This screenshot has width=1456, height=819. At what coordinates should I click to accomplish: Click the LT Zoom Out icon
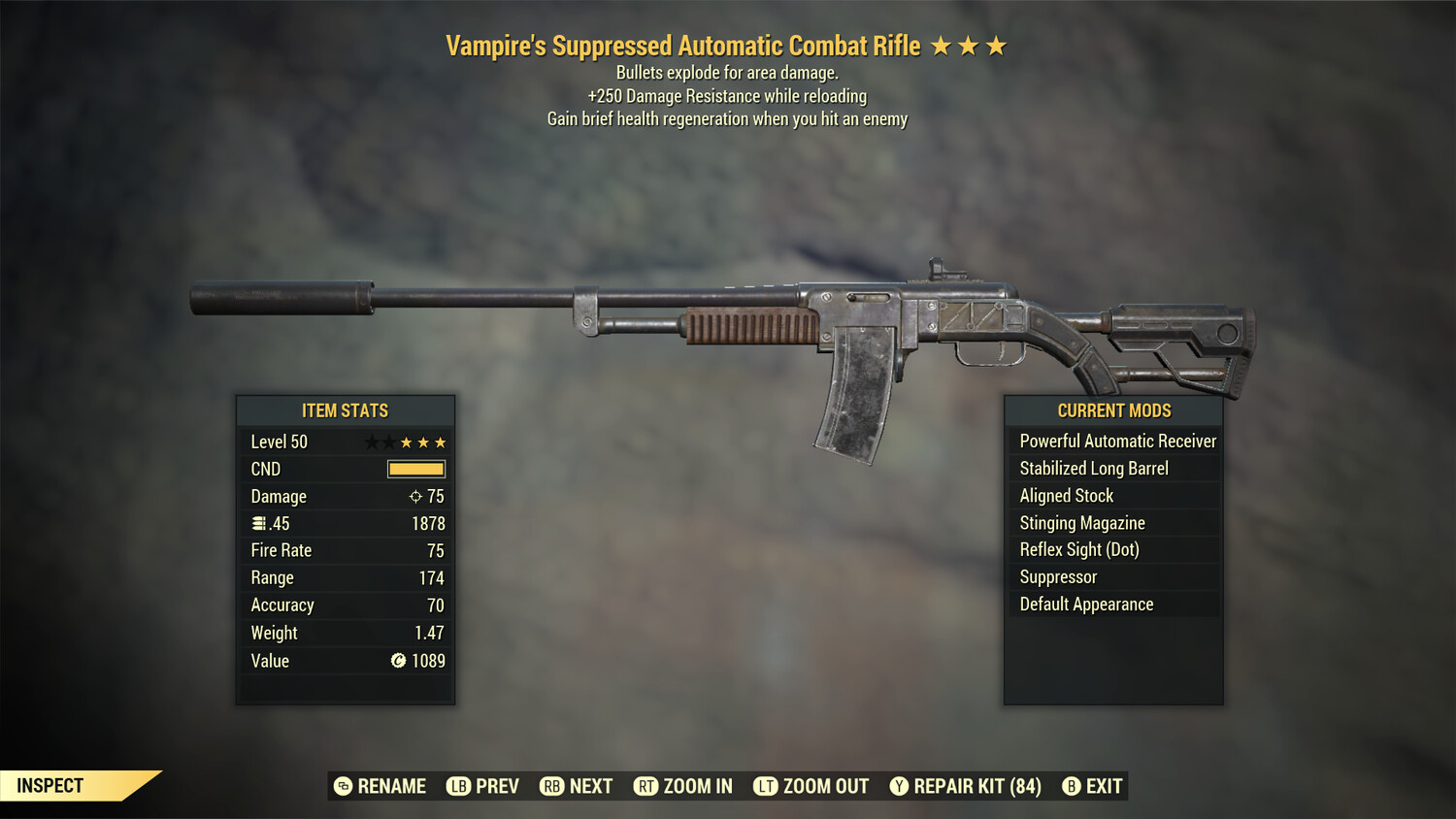coord(765,786)
